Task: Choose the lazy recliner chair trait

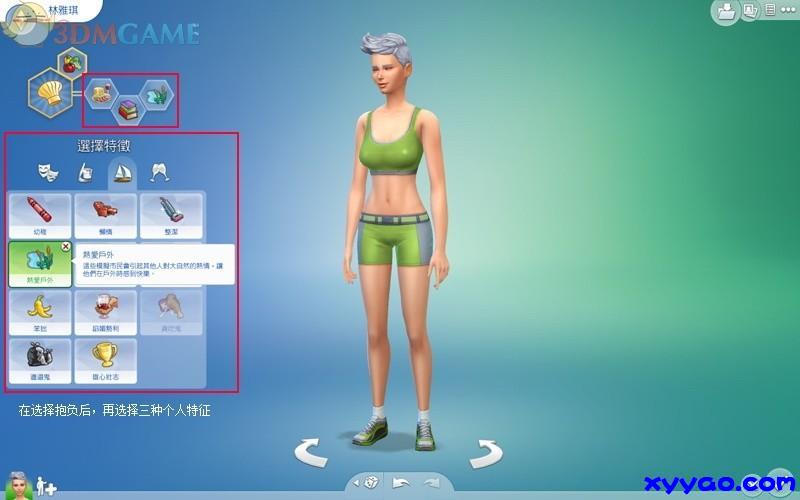Action: pyautogui.click(x=105, y=214)
